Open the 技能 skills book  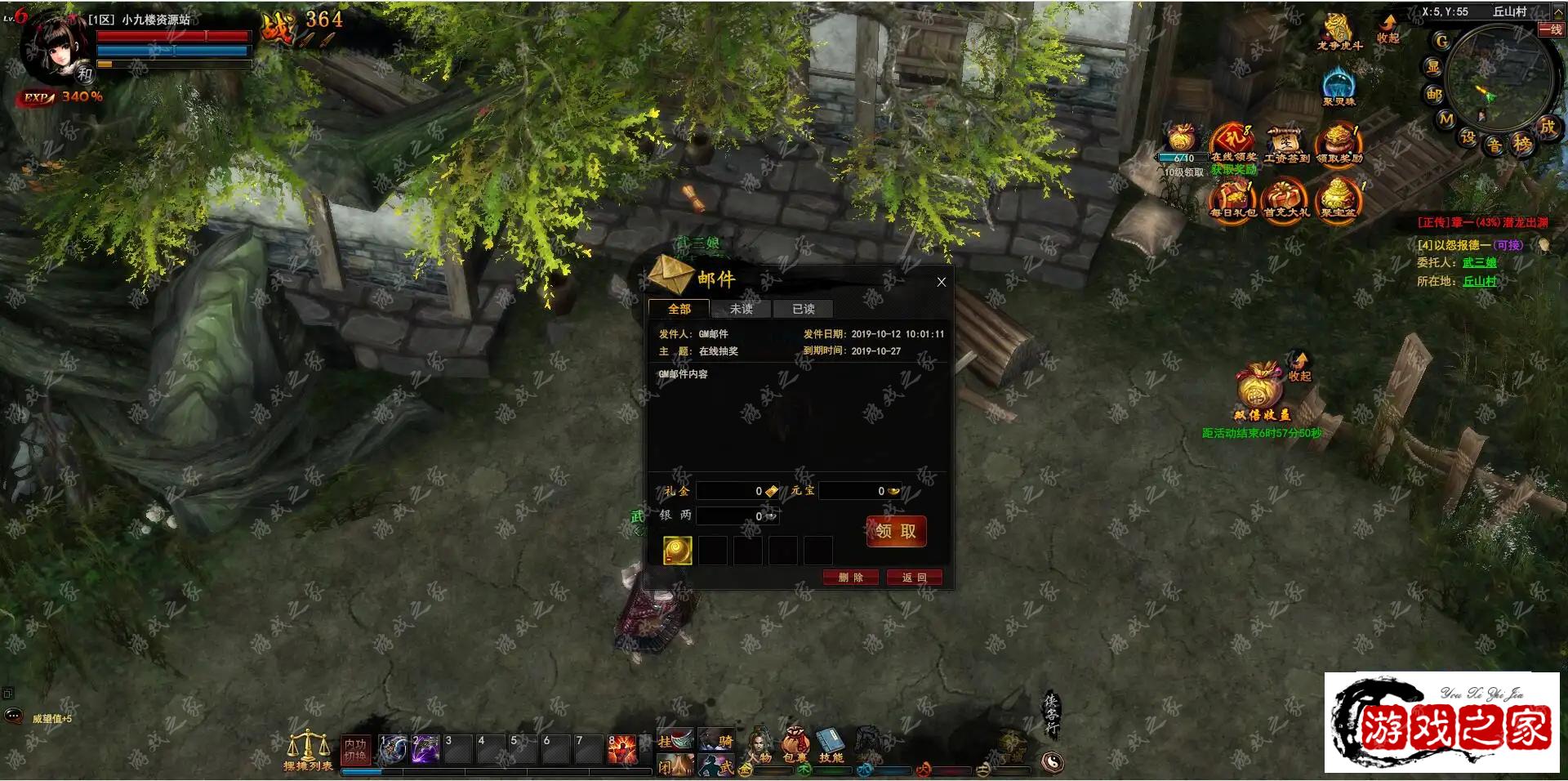tap(831, 744)
